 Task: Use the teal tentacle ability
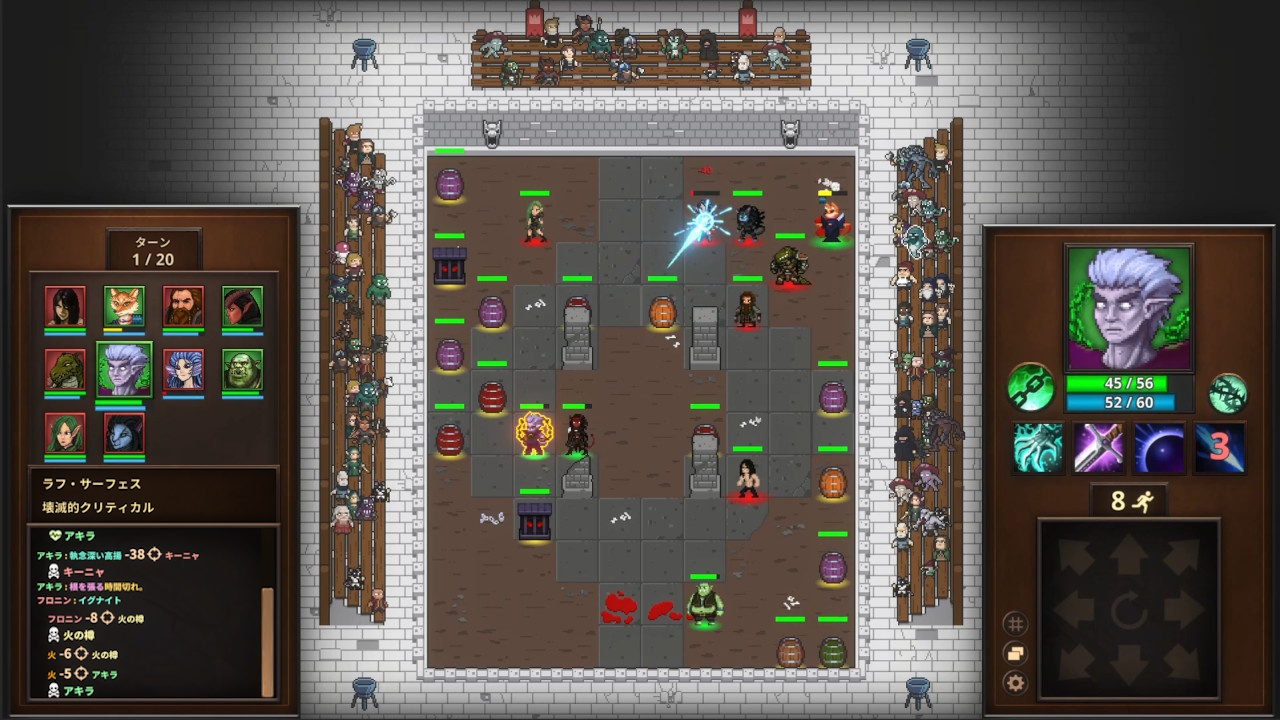tap(1037, 448)
